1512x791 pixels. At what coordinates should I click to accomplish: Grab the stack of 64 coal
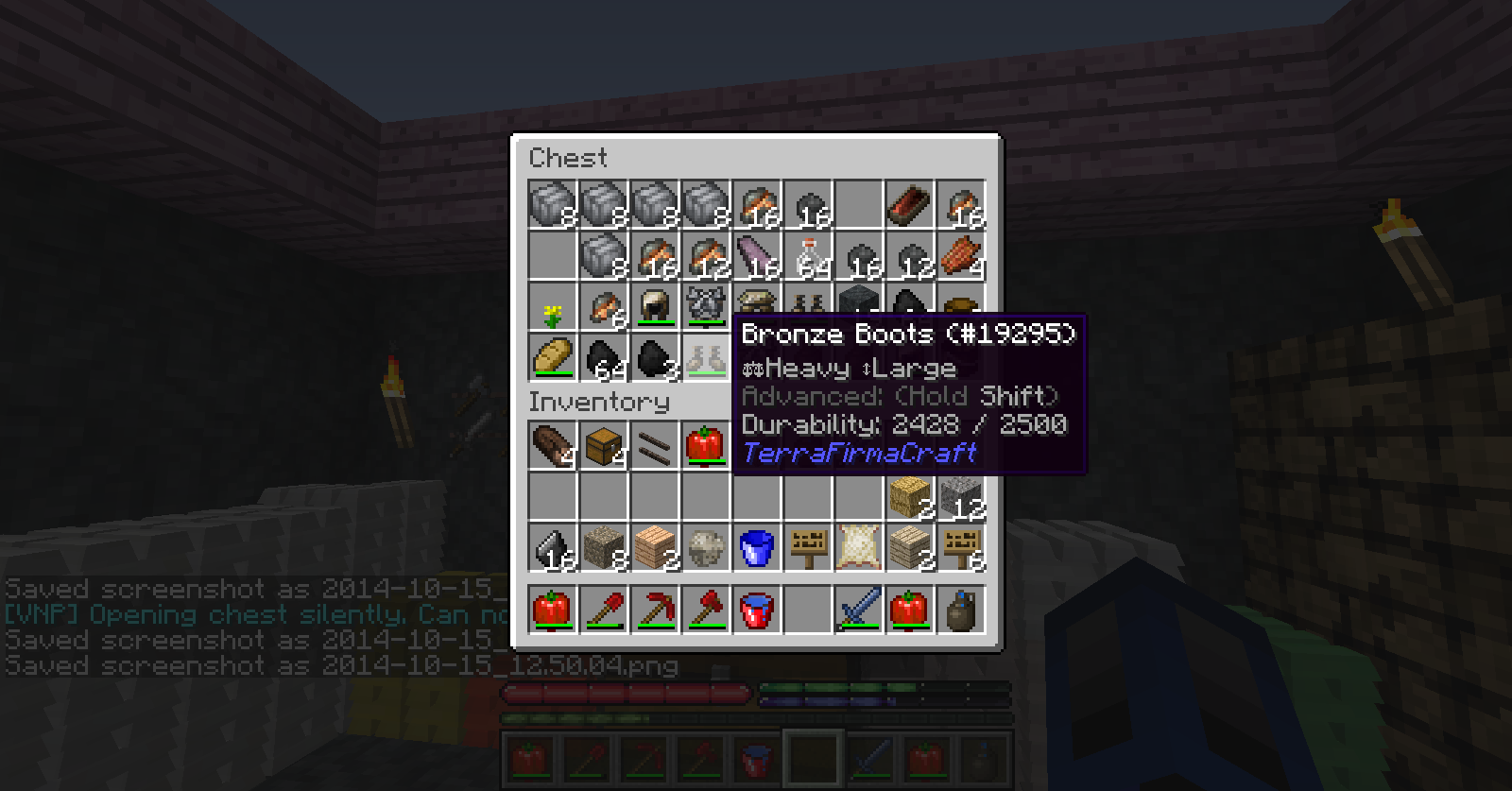pos(604,359)
